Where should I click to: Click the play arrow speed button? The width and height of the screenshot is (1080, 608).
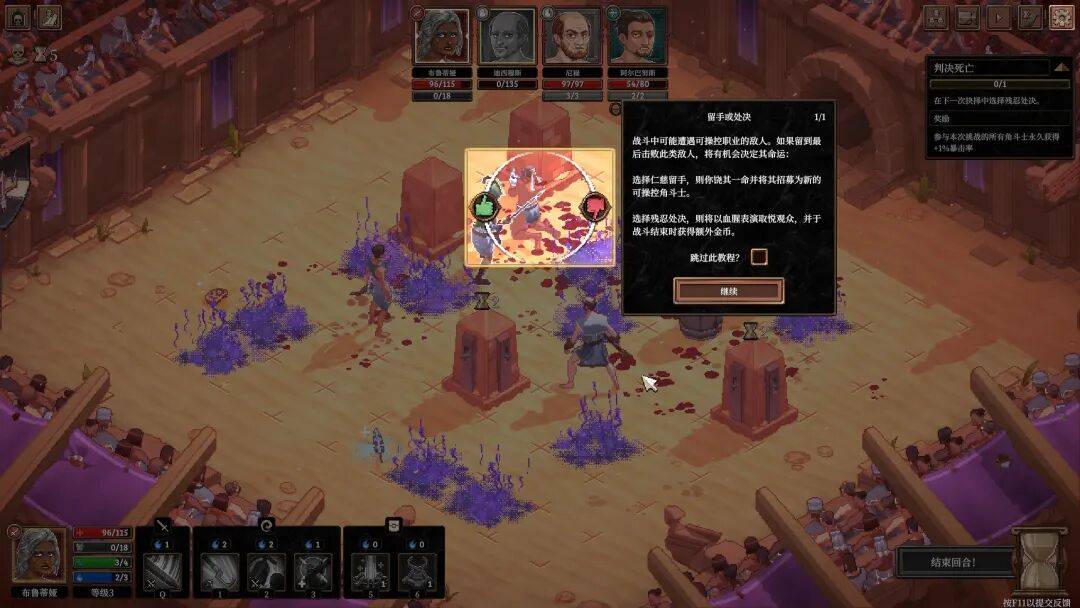[998, 17]
